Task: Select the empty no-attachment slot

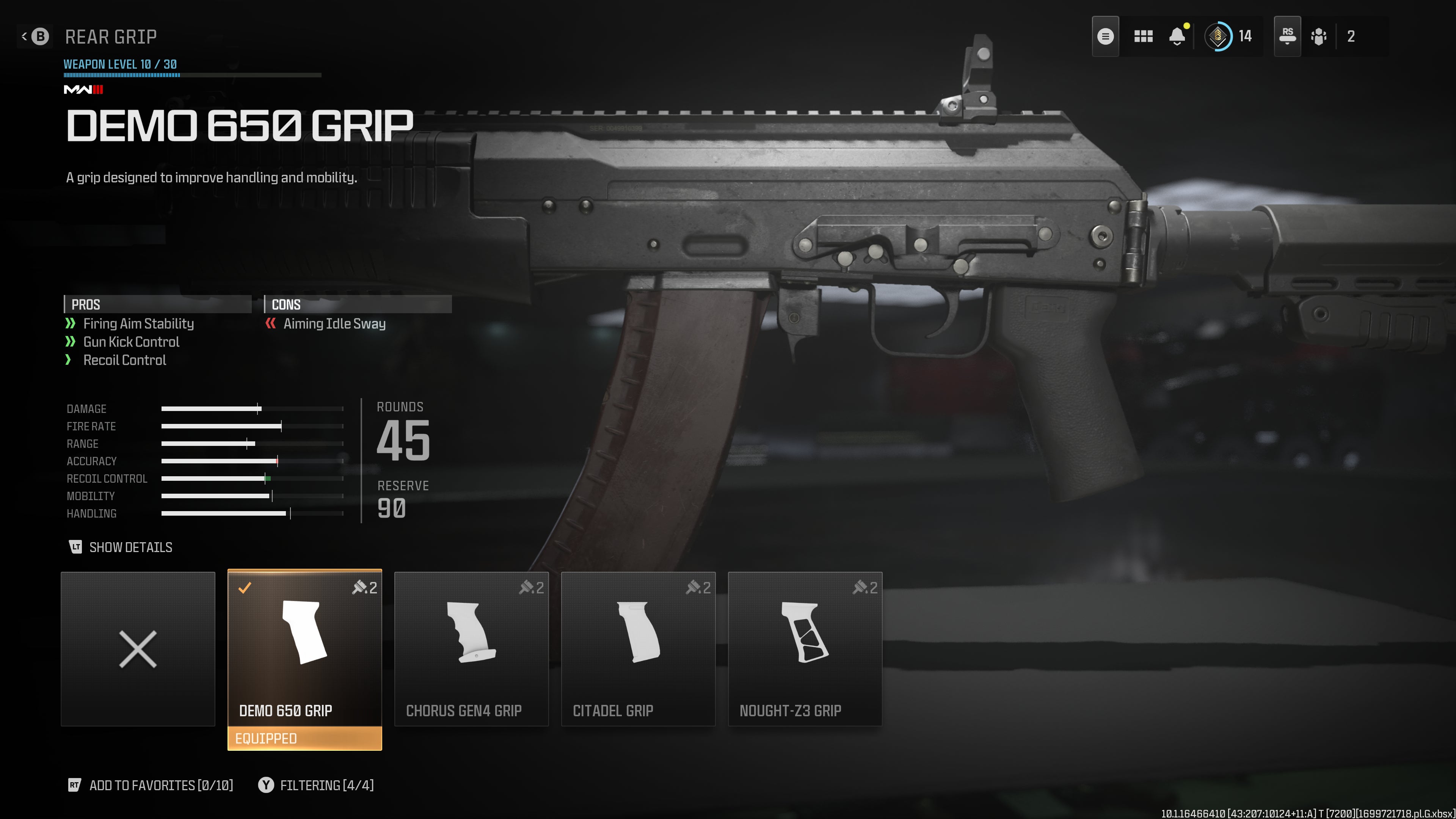Action: [138, 649]
